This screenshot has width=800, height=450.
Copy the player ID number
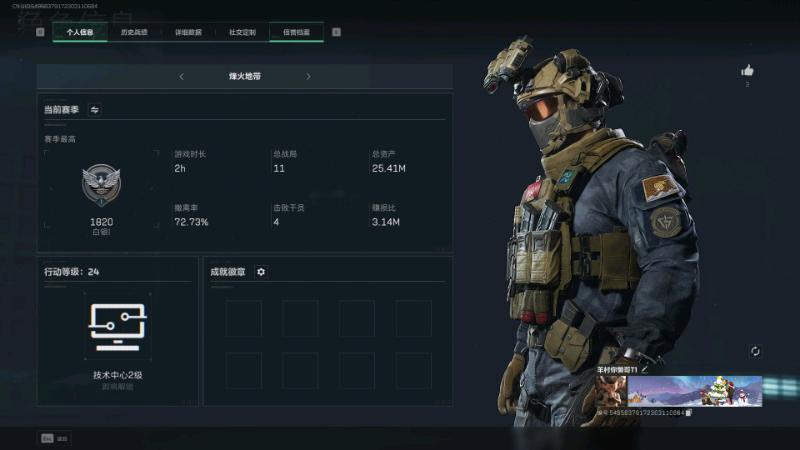click(x=689, y=412)
